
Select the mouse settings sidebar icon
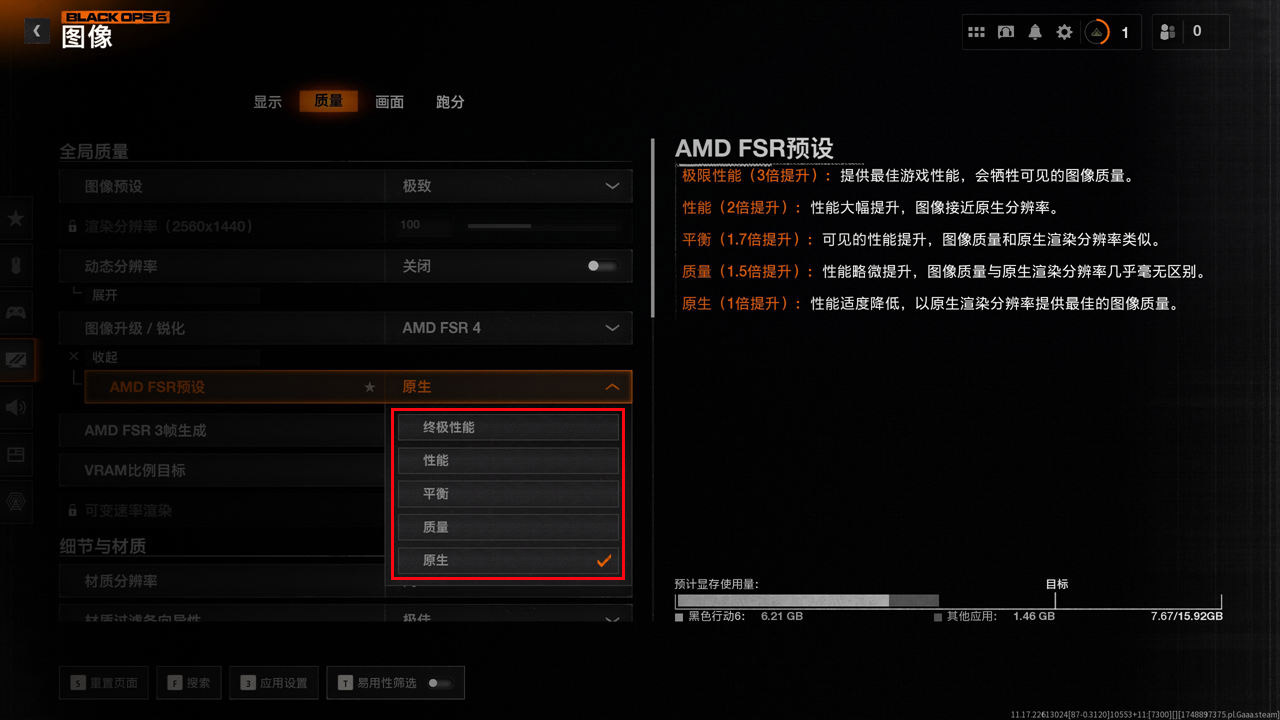(17, 265)
